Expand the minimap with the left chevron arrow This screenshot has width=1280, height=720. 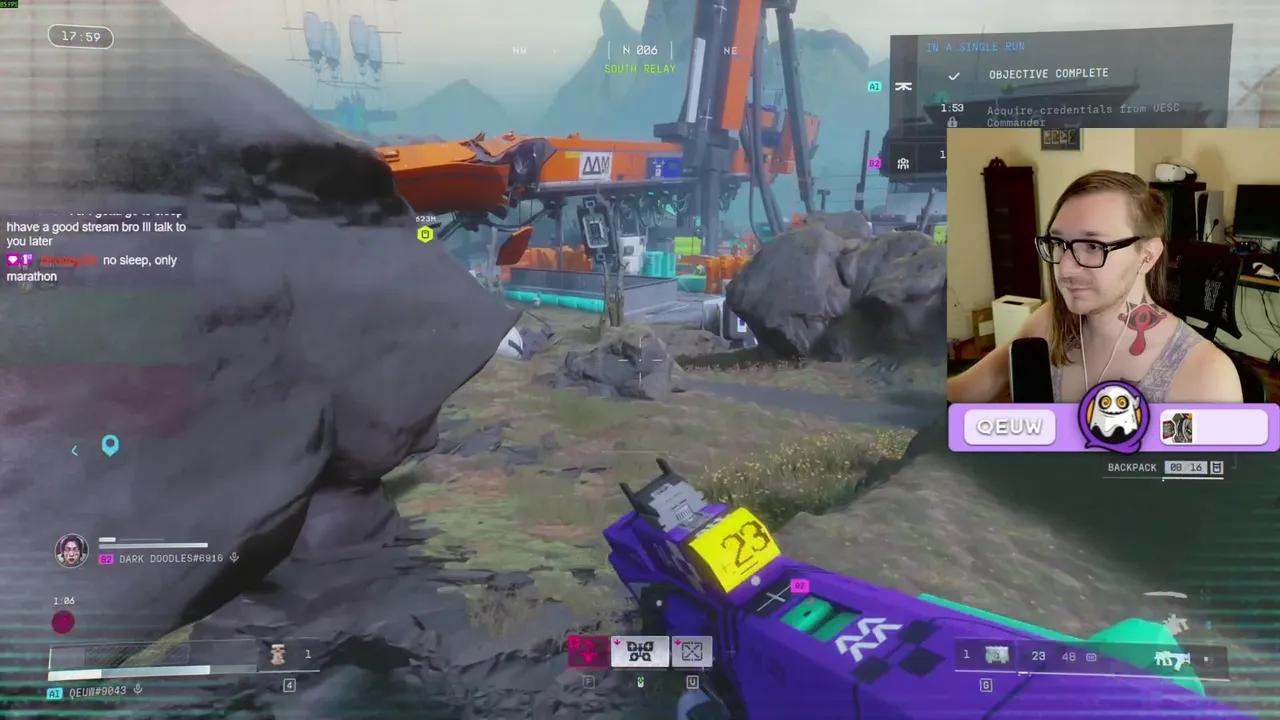[74, 450]
